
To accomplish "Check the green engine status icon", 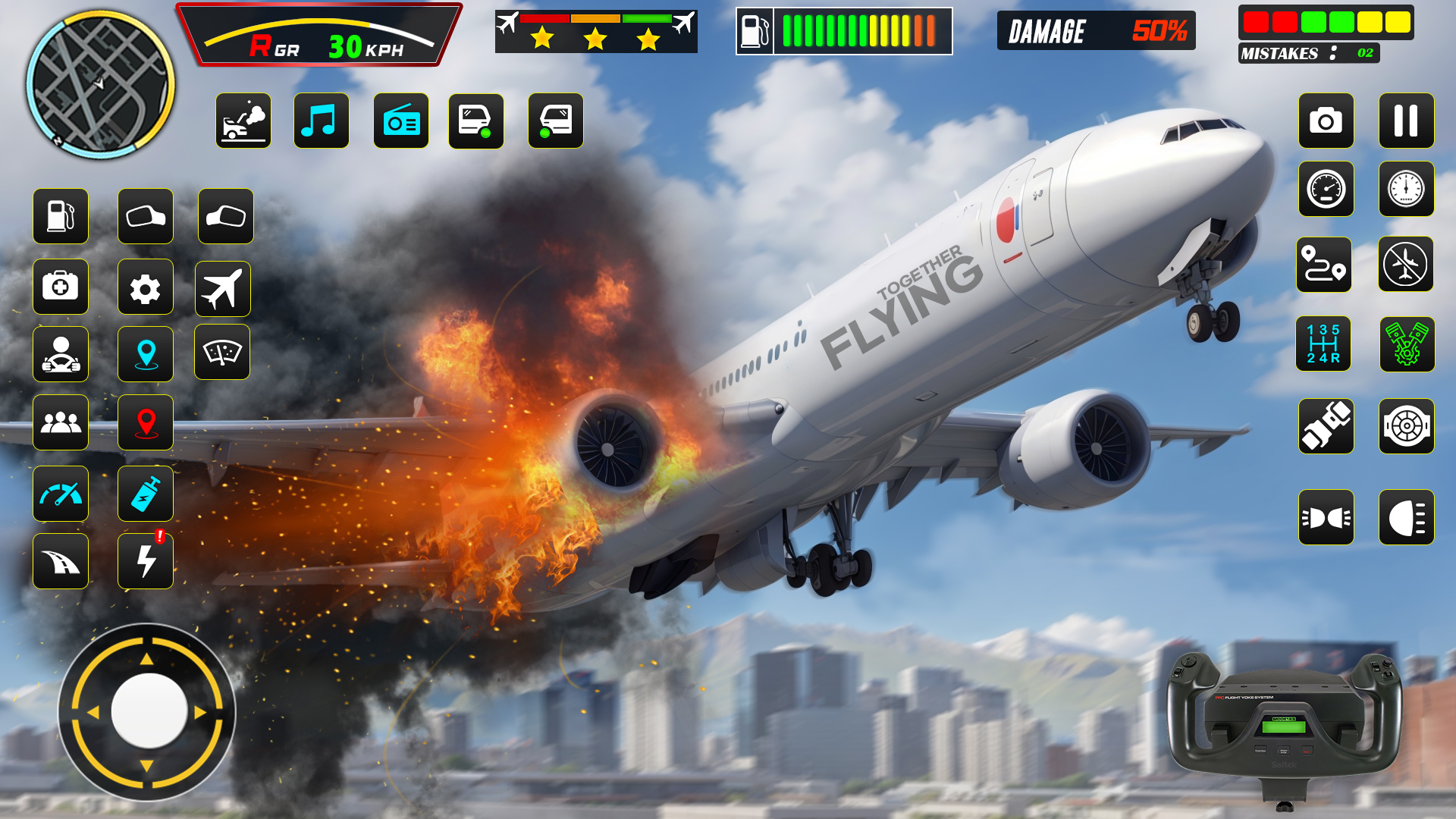I will (1409, 346).
